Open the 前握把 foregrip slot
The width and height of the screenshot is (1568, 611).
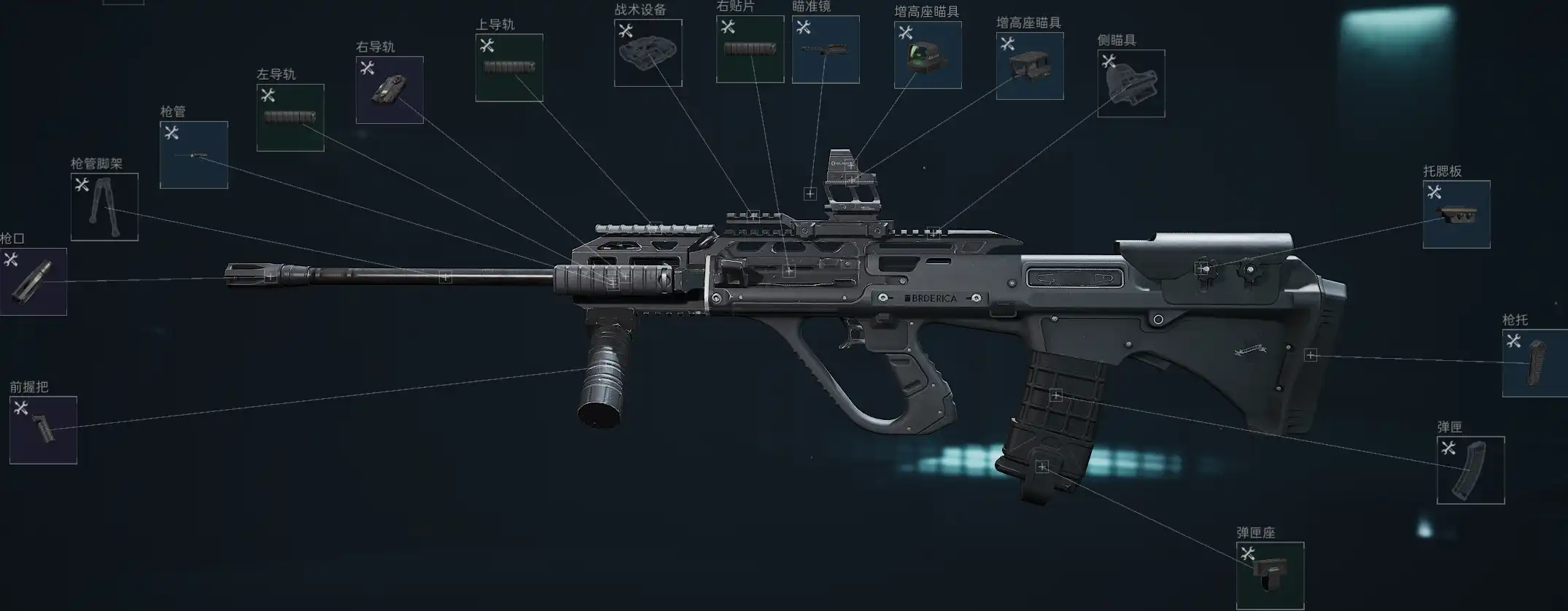click(43, 430)
